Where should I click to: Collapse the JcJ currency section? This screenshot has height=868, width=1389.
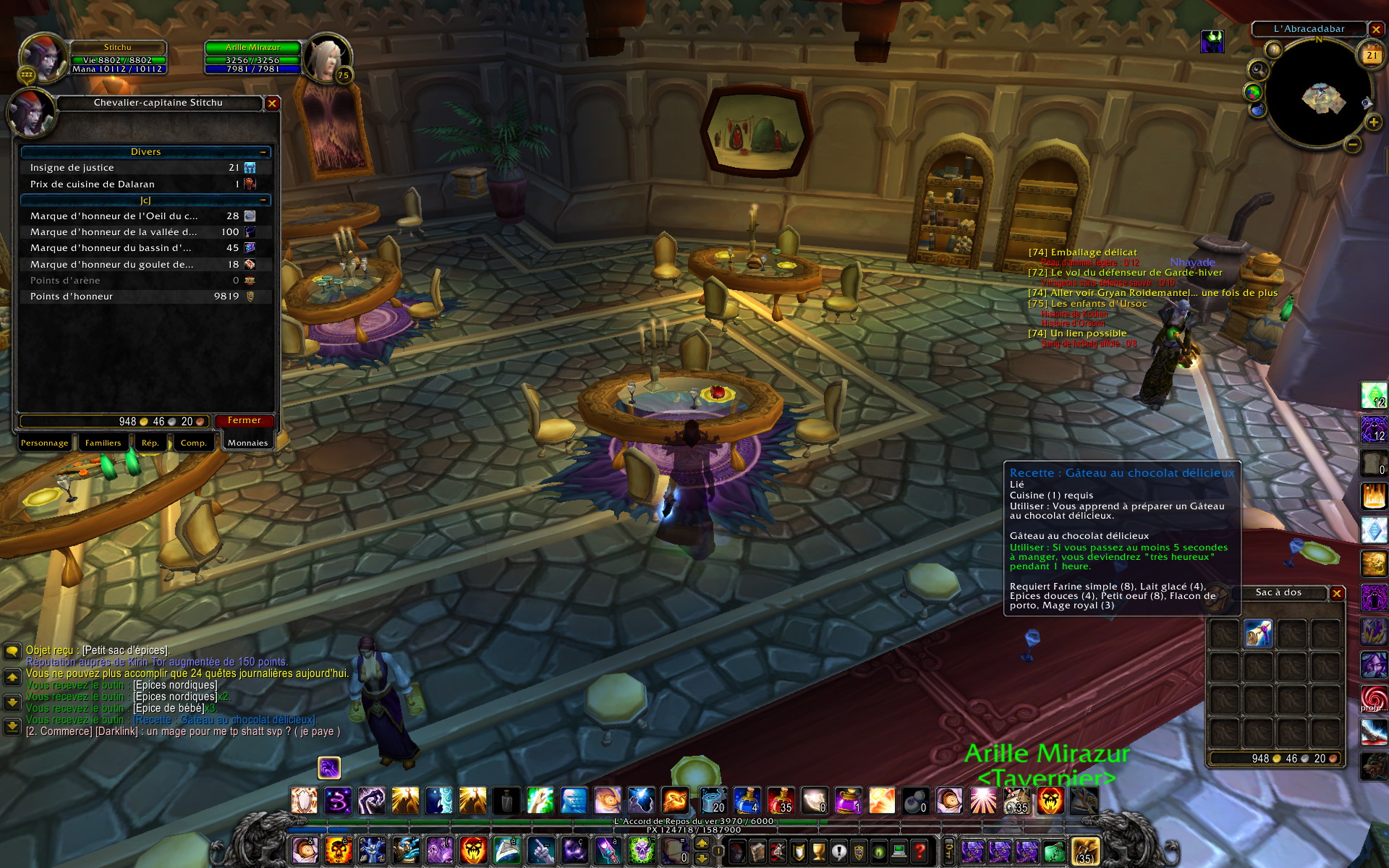pyautogui.click(x=263, y=200)
